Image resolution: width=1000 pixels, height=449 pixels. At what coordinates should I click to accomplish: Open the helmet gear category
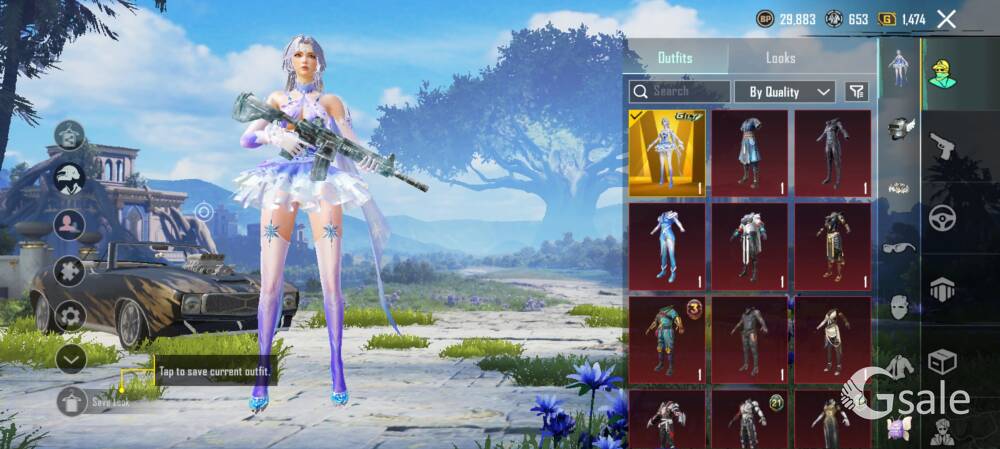coord(901,127)
